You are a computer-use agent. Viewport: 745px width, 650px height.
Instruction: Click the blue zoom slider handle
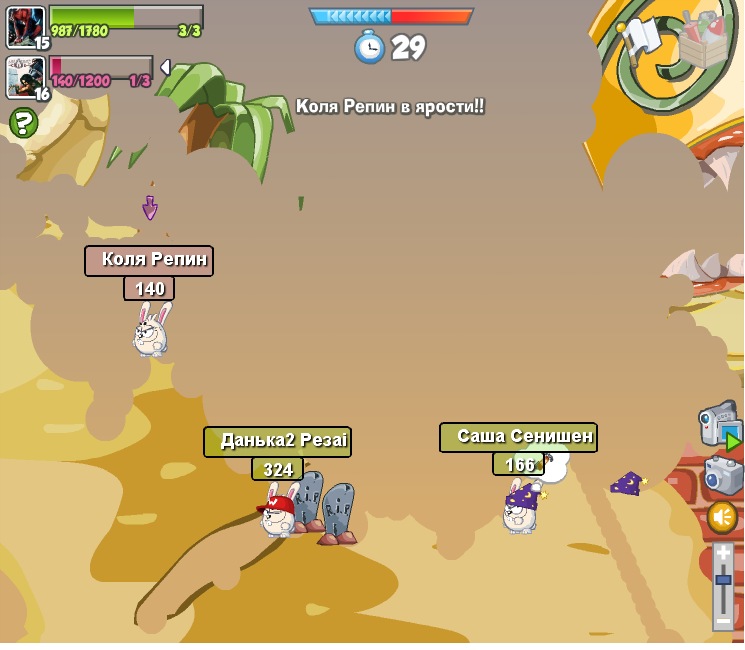723,580
